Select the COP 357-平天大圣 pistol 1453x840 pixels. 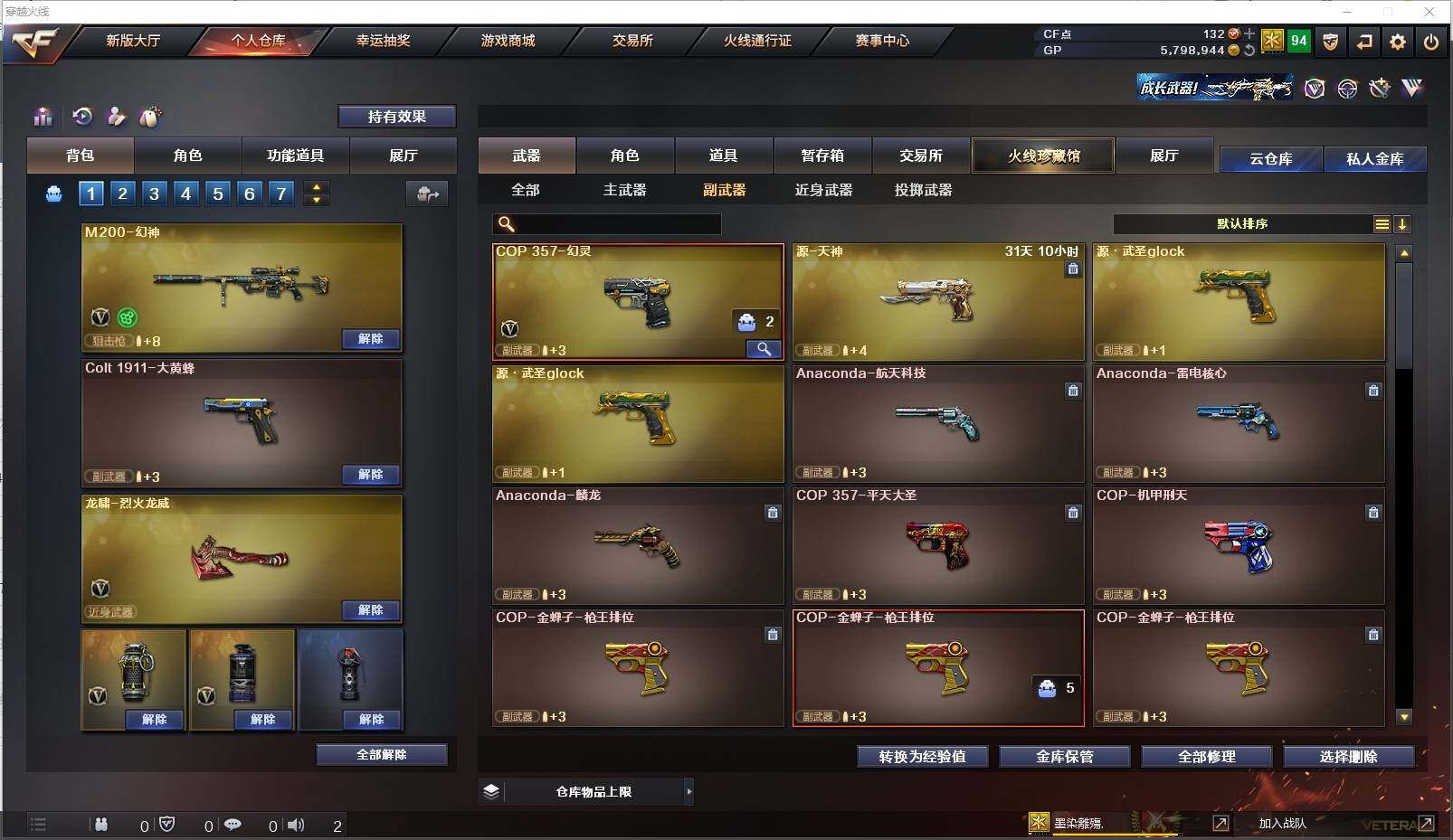coord(937,545)
